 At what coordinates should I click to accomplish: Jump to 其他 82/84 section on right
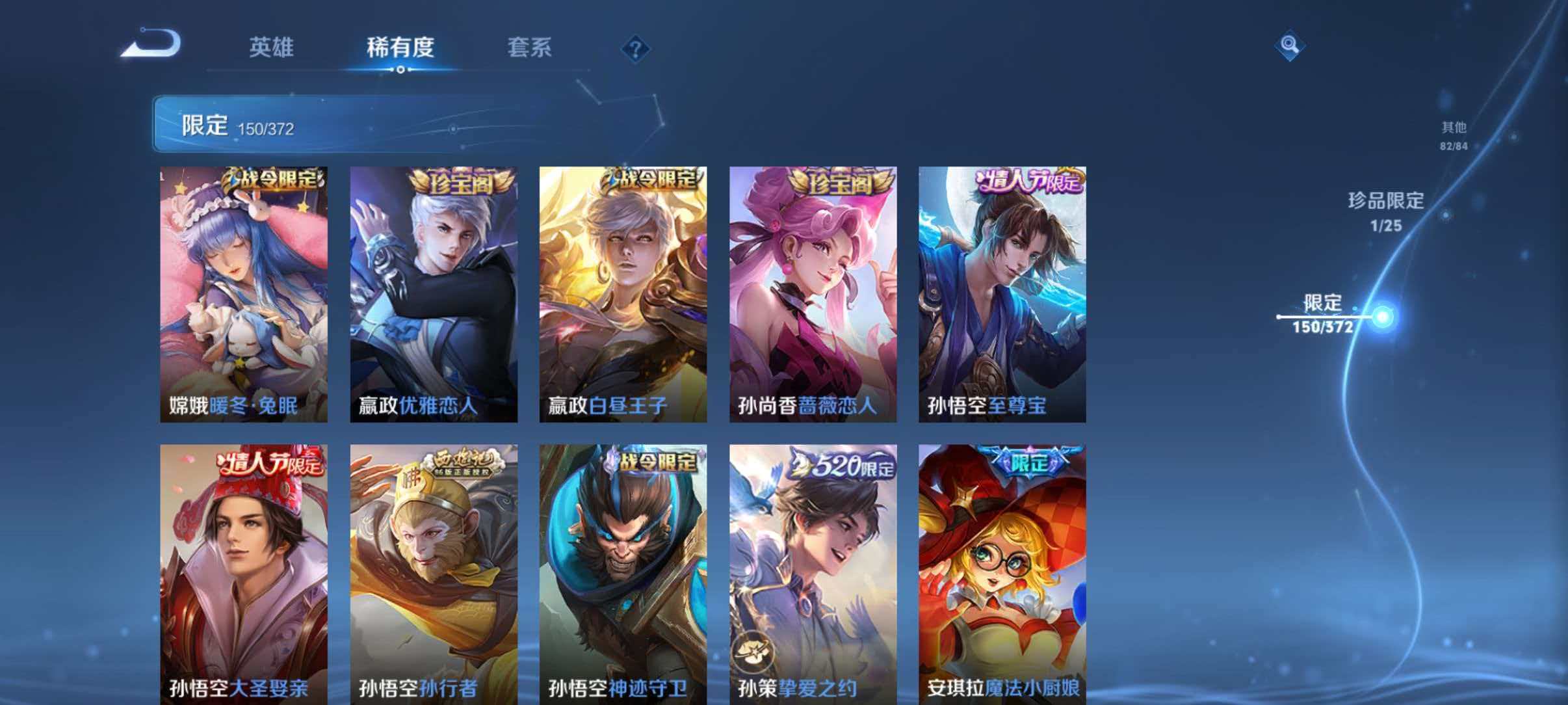1454,135
